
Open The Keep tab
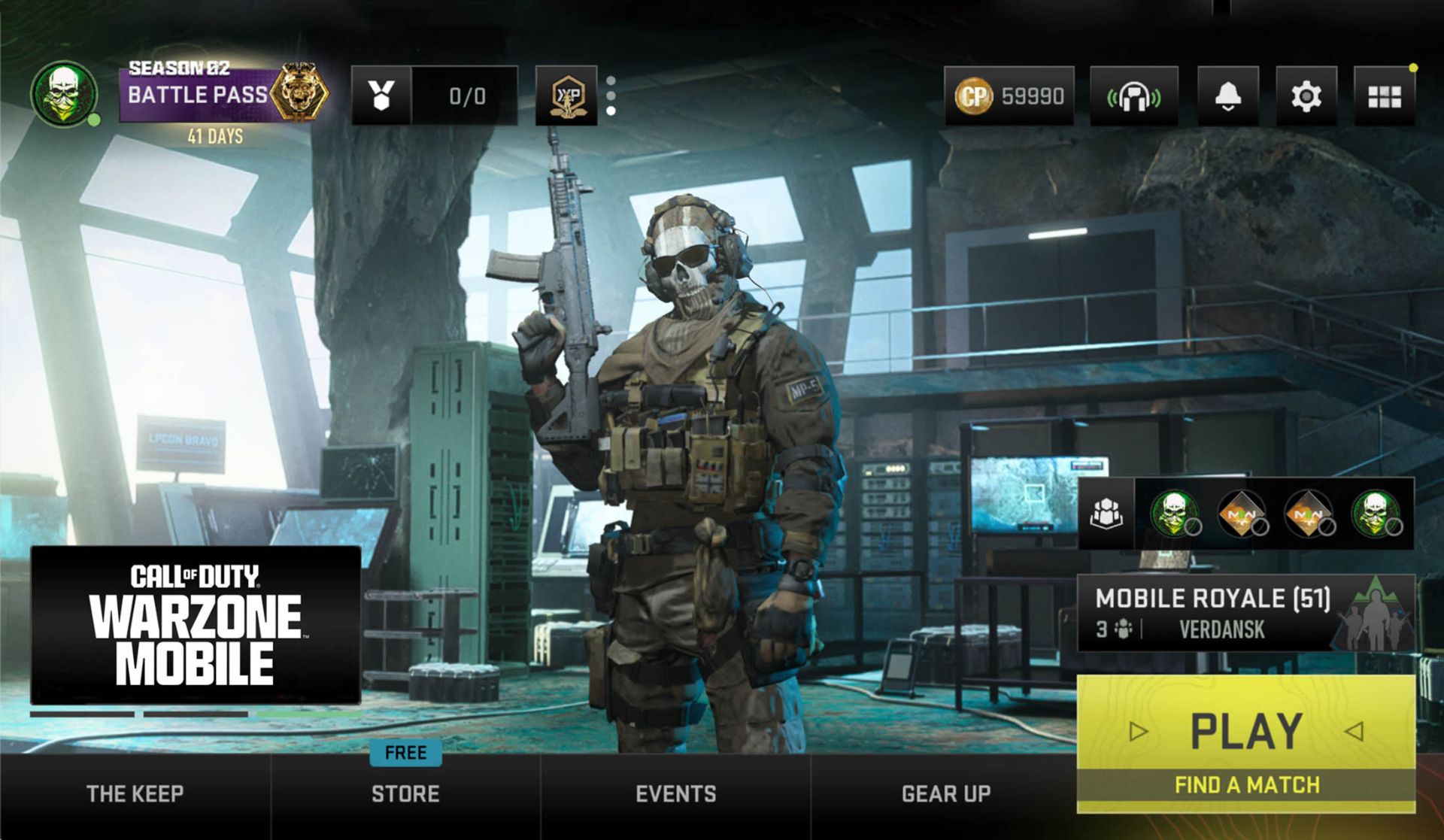click(135, 793)
